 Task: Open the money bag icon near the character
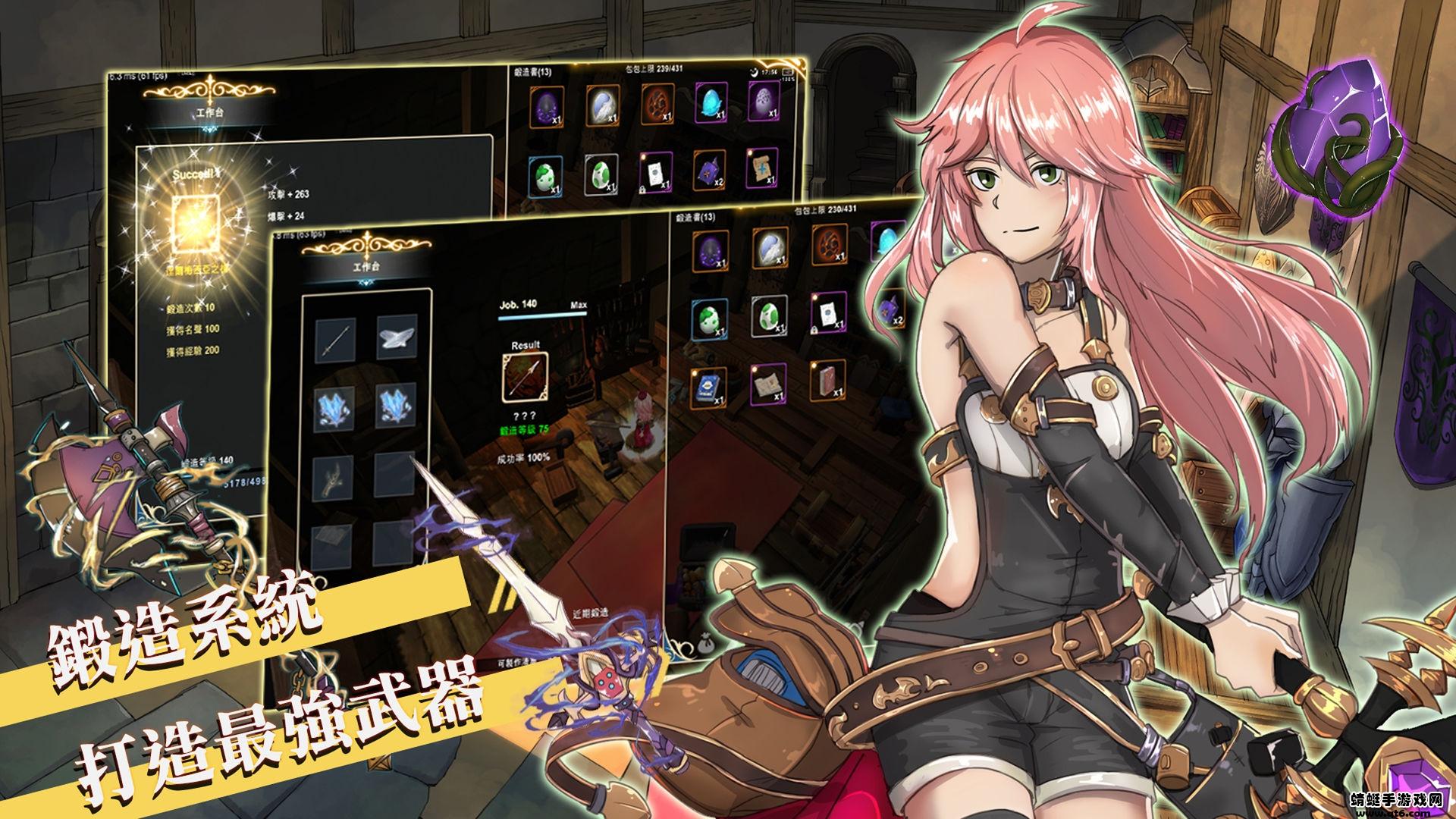[704, 645]
